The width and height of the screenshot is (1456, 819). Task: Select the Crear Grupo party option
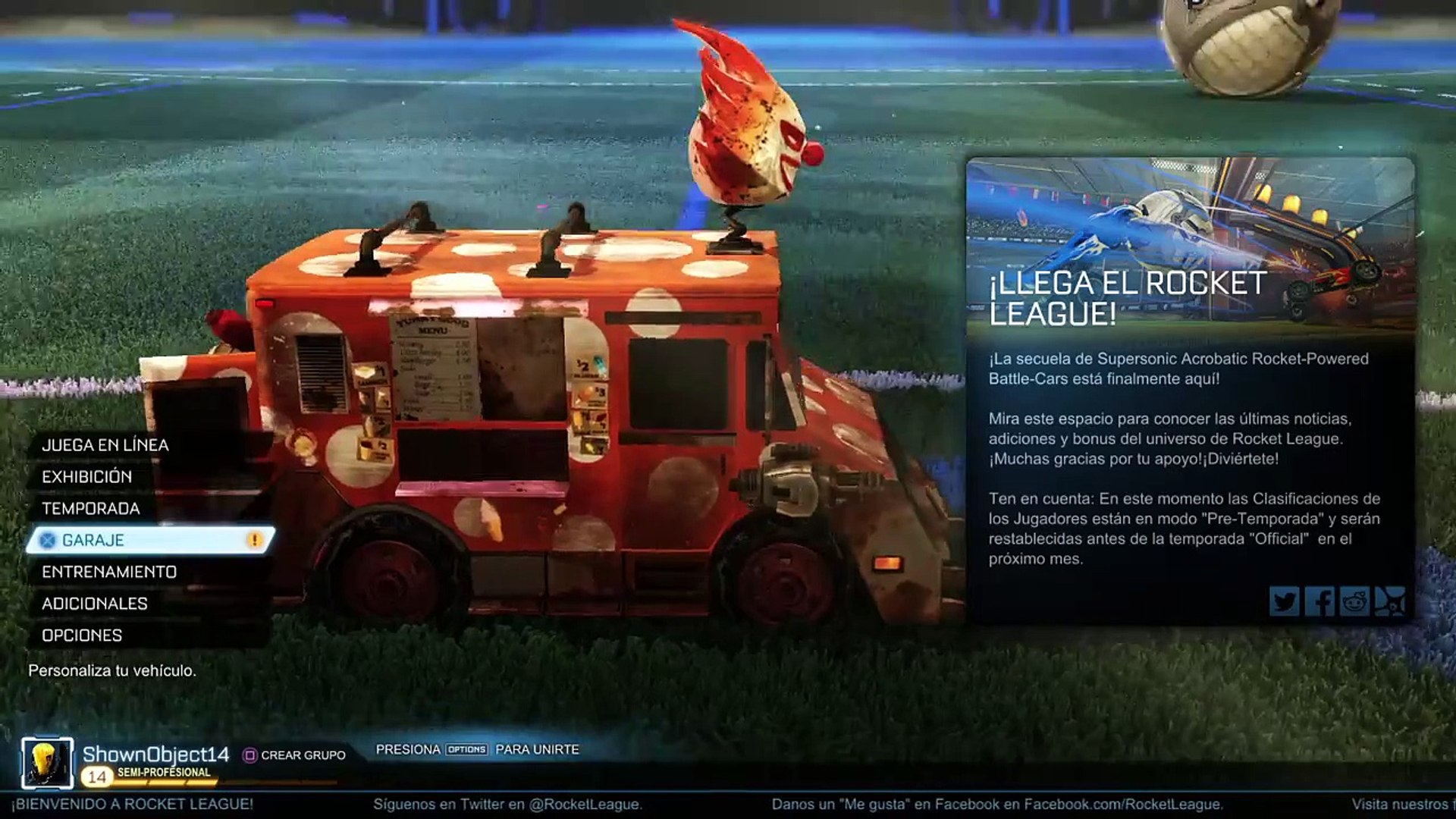(x=294, y=755)
